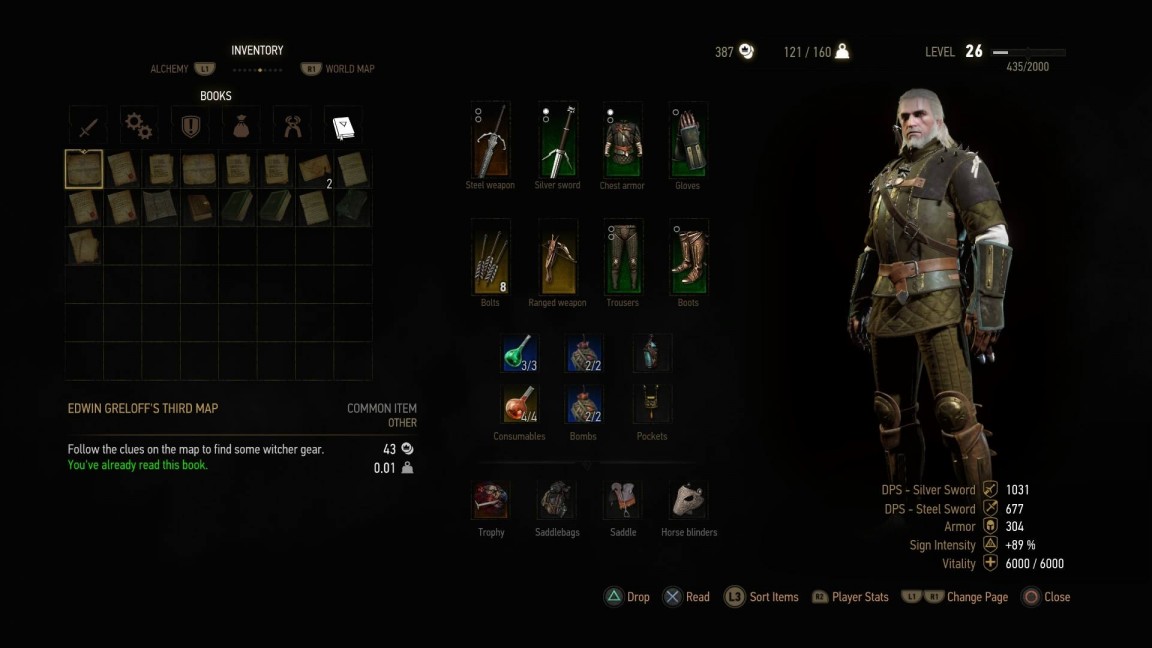Viewport: 1152px width, 648px height.
Task: Choose the equipped gloves slot
Action: click(x=688, y=141)
